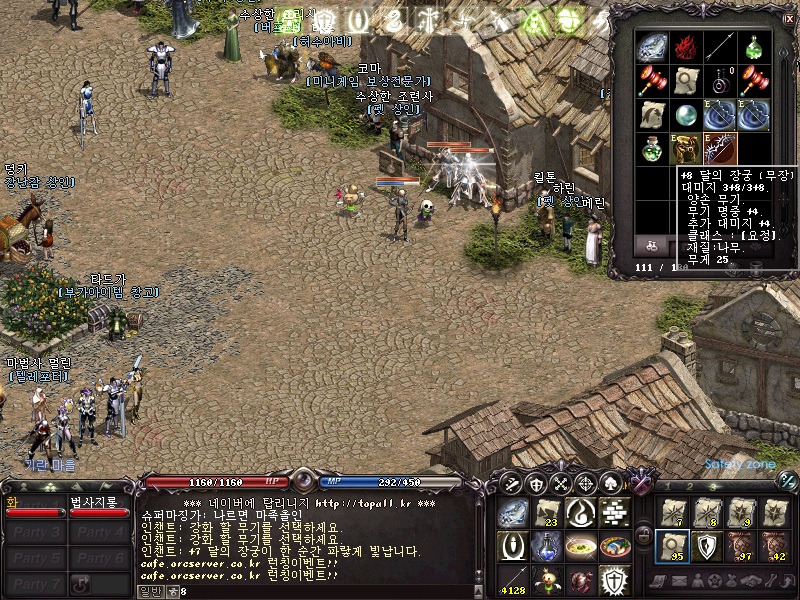800x600 pixels.
Task: Click the yellow chick item on the hotbar
Action: [x=546, y=579]
